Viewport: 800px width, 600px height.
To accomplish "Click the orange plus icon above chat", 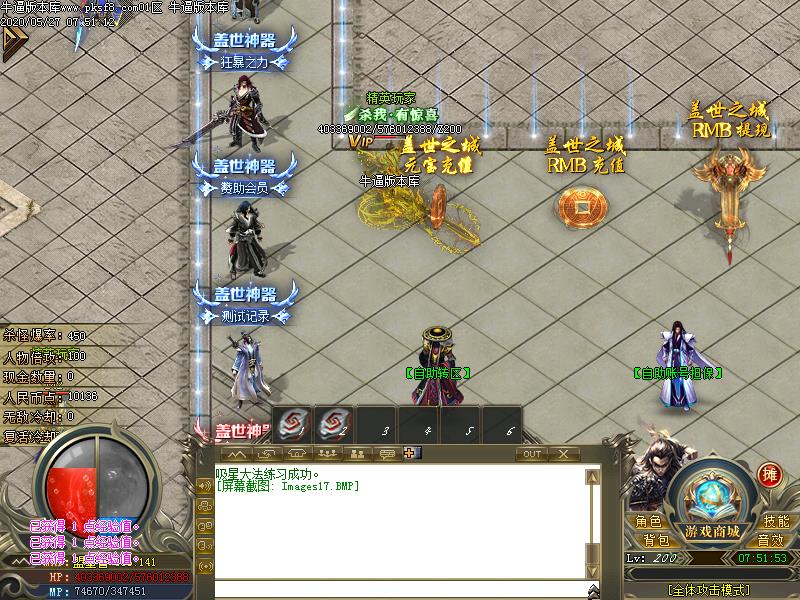I will click(409, 454).
